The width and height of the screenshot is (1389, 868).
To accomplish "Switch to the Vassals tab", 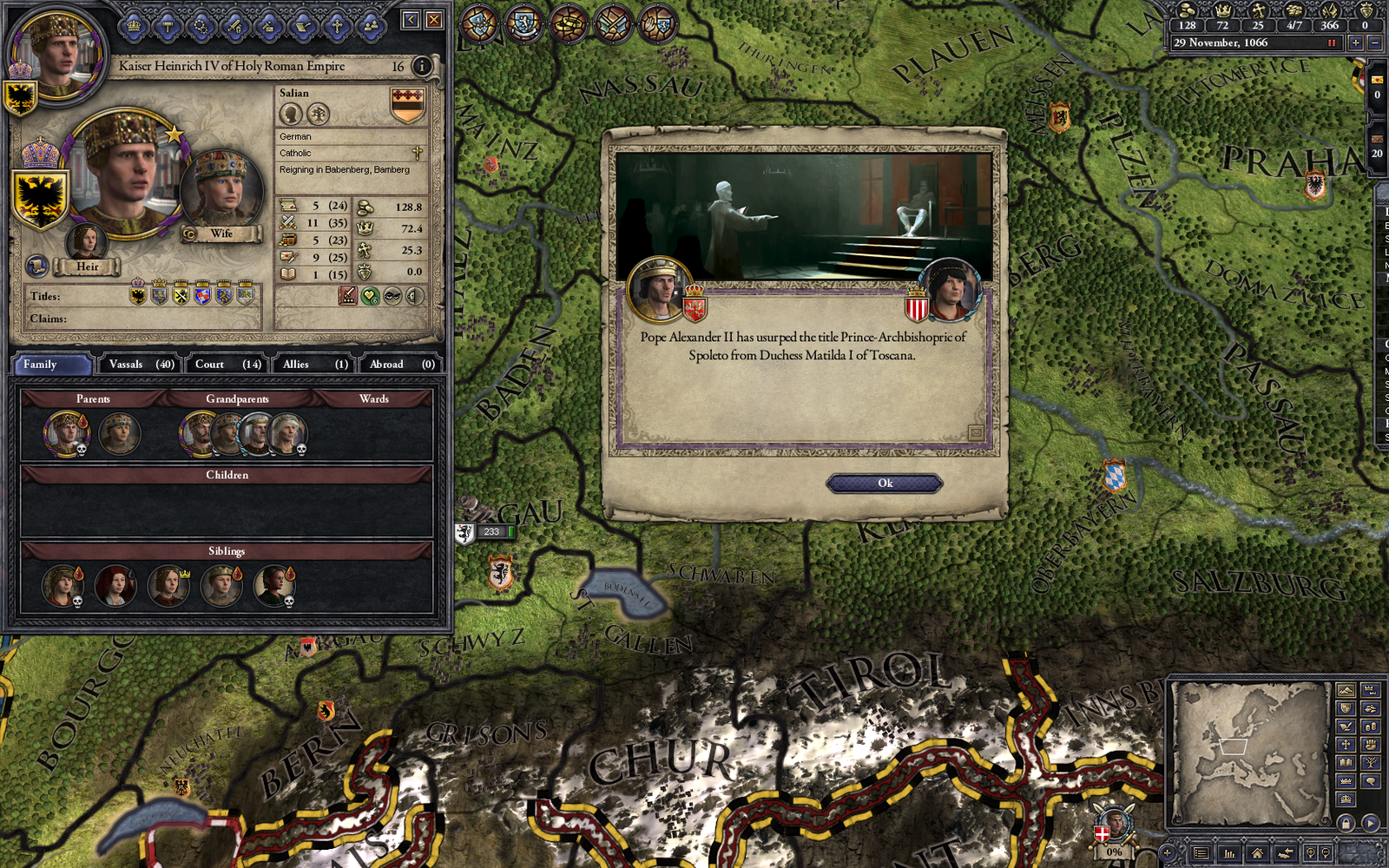I will [139, 364].
